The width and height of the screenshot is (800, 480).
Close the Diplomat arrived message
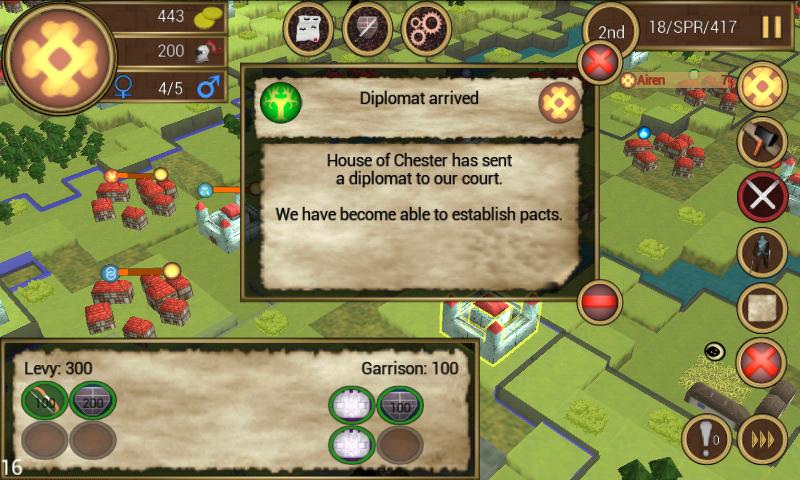pos(601,64)
